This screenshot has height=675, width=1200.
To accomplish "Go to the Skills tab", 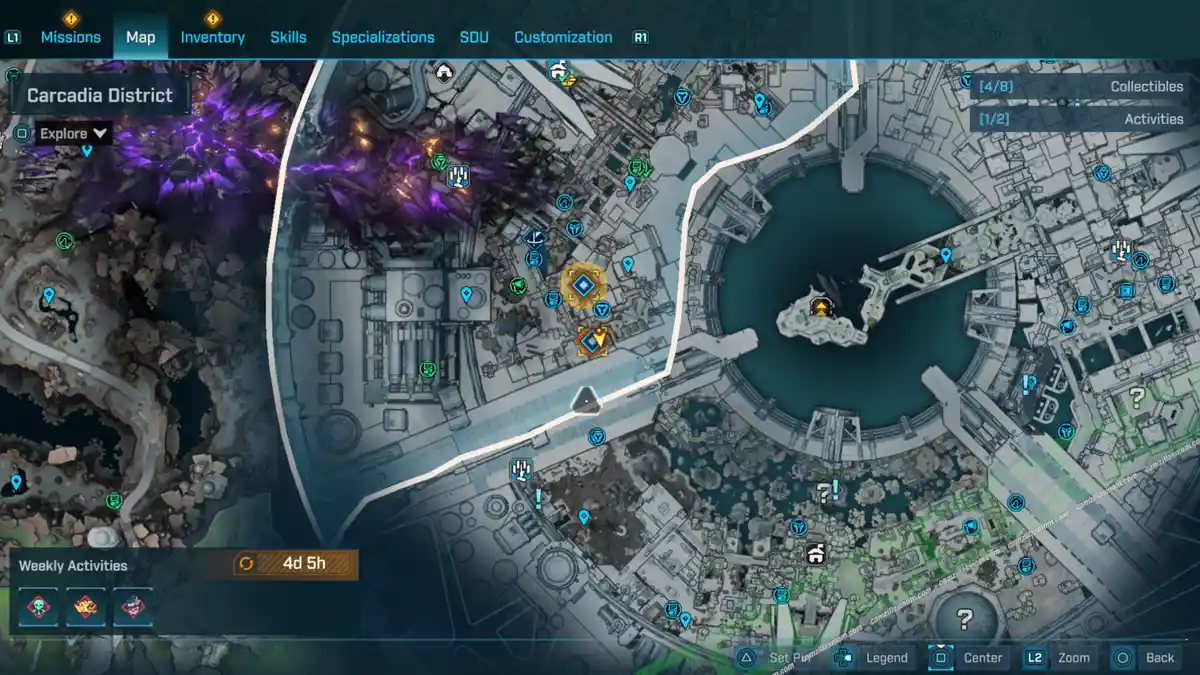I will coord(288,37).
